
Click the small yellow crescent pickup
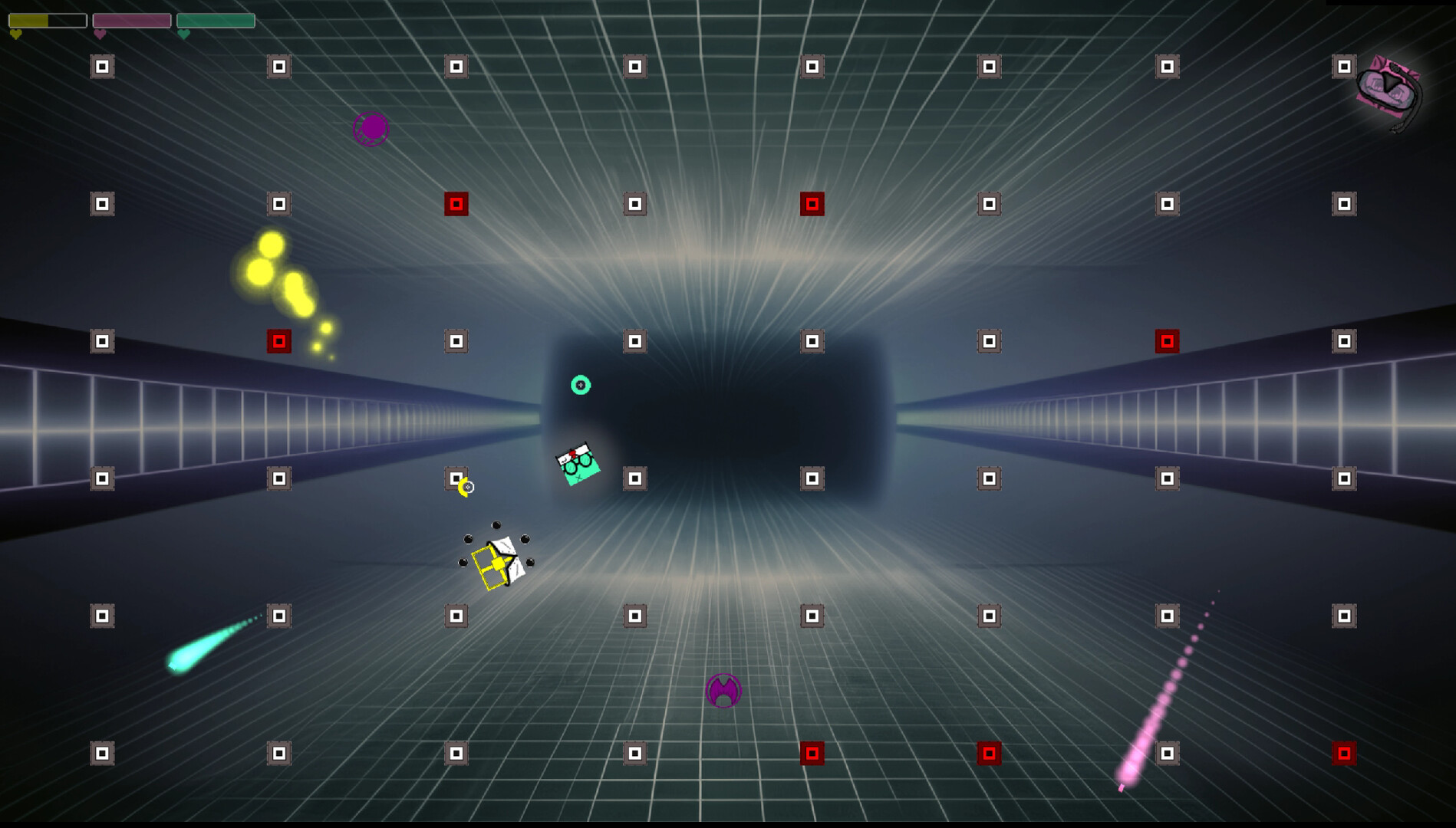[464, 485]
